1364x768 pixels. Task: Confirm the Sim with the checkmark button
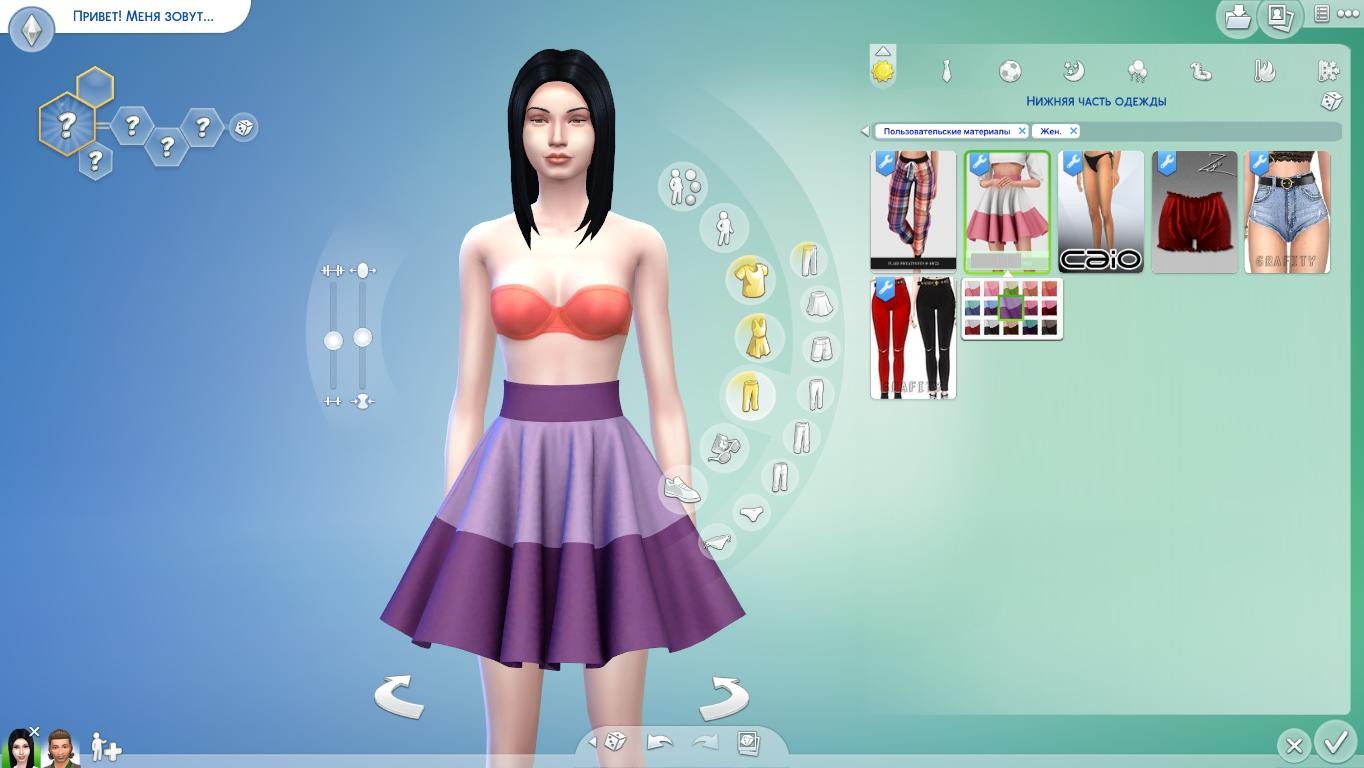(x=1335, y=743)
